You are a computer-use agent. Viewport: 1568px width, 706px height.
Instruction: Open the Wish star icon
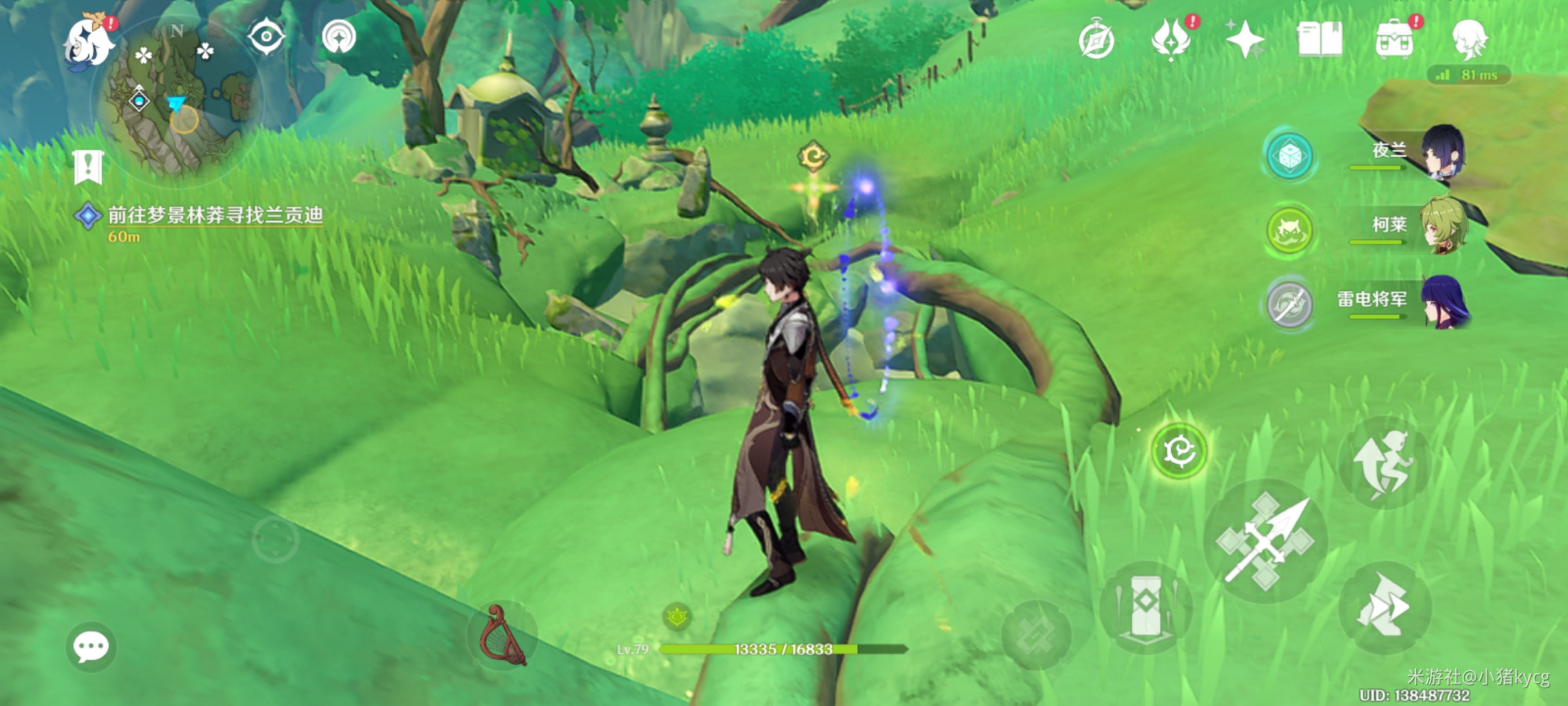(1245, 39)
